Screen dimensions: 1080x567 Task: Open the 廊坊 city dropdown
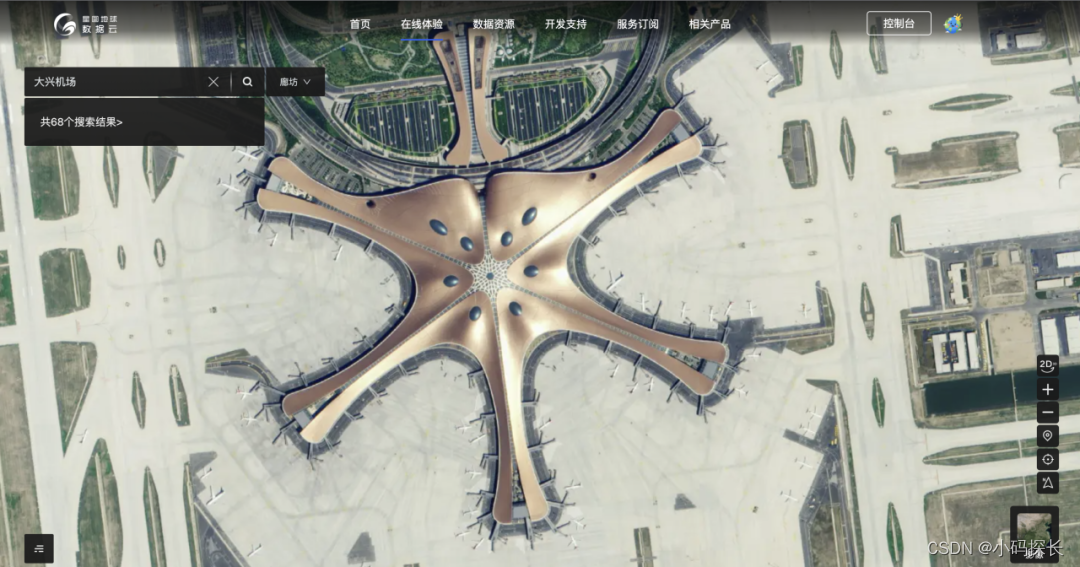pos(295,82)
